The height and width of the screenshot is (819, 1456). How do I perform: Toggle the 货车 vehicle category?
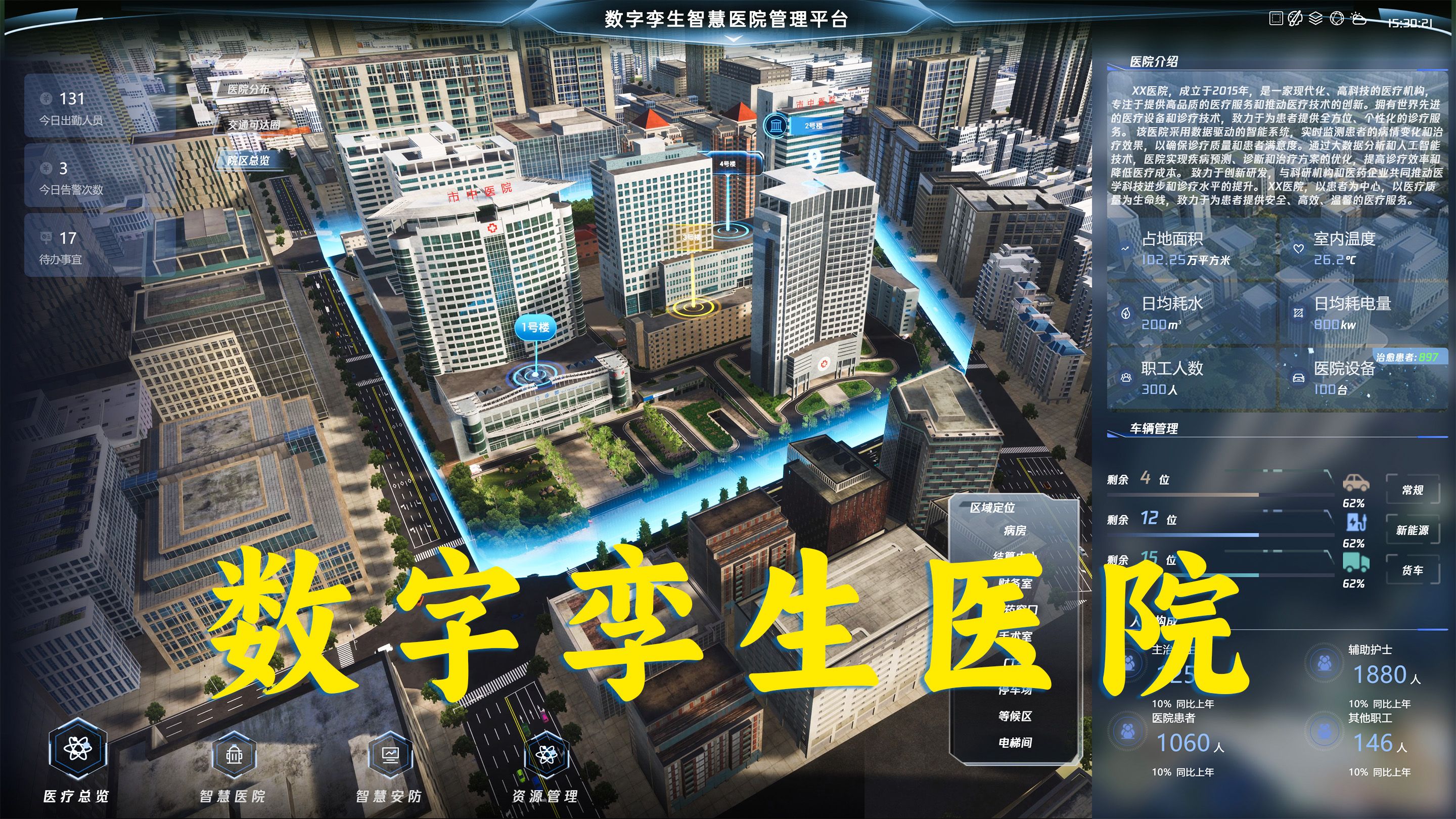tap(1413, 570)
